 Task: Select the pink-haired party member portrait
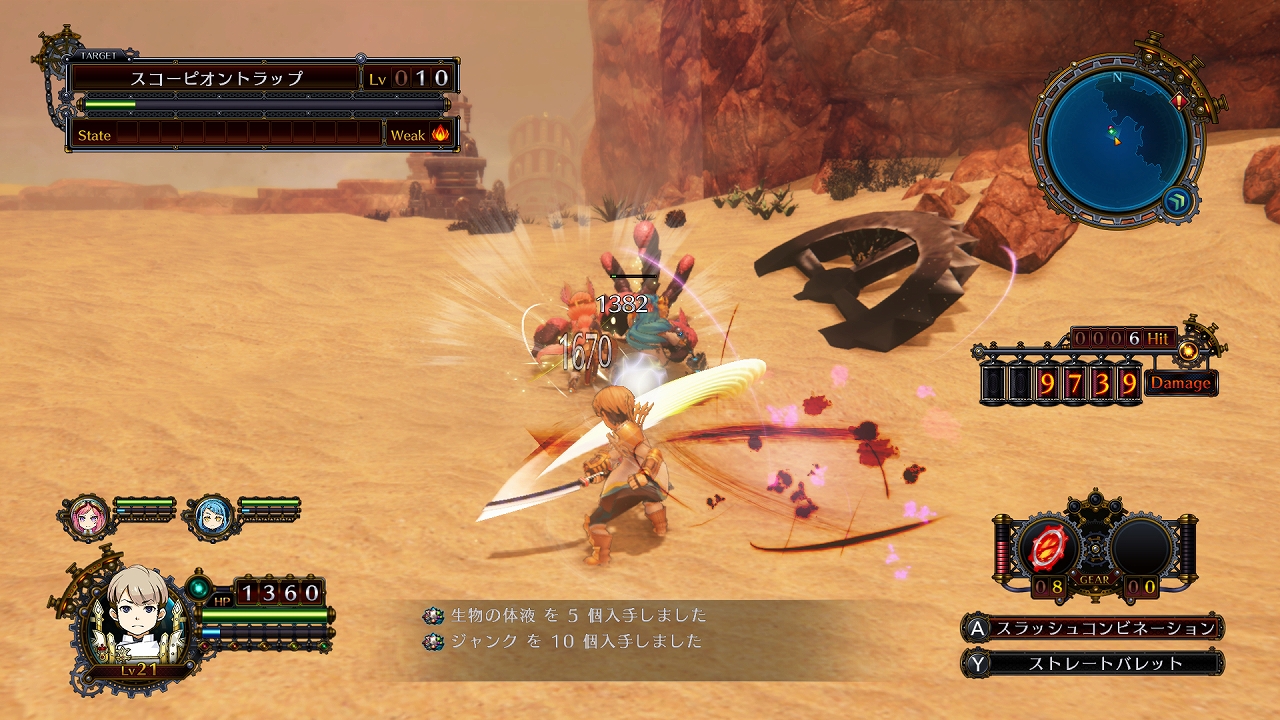point(87,517)
